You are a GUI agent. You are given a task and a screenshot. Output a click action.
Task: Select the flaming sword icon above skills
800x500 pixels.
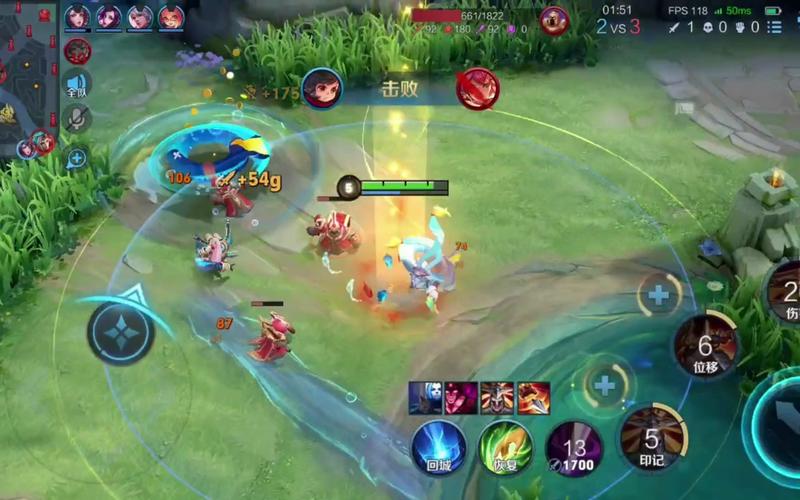click(533, 397)
